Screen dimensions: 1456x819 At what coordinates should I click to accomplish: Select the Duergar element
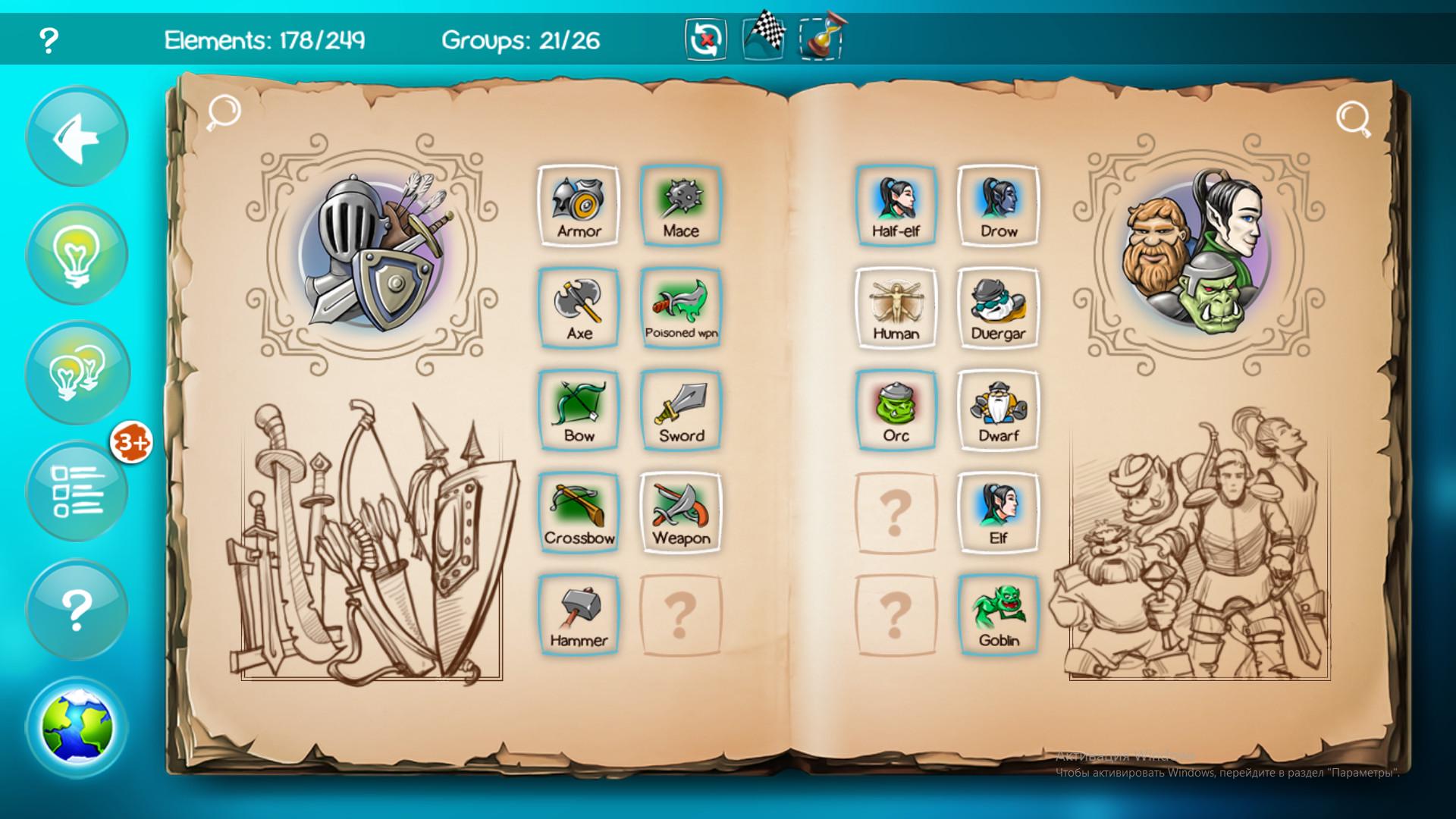coord(998,308)
